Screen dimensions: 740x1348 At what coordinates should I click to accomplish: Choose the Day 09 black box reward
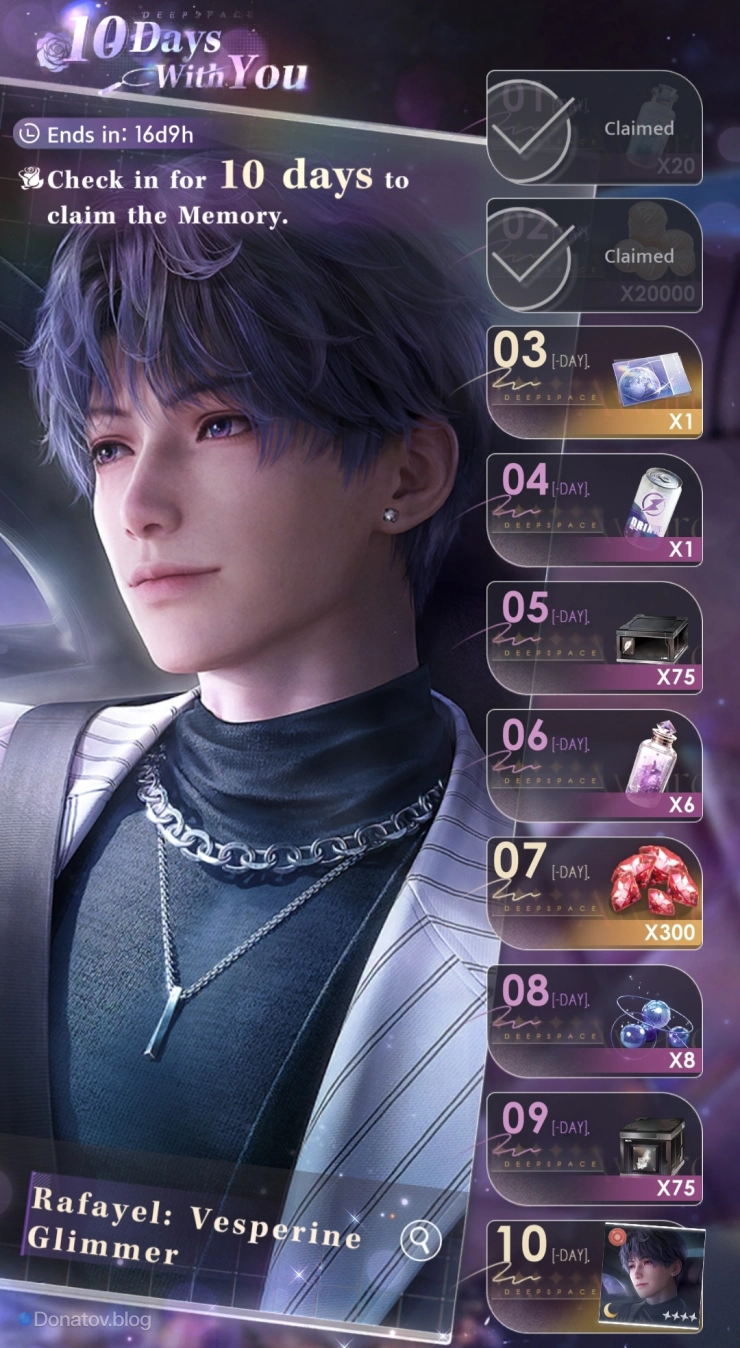[x=594, y=1148]
